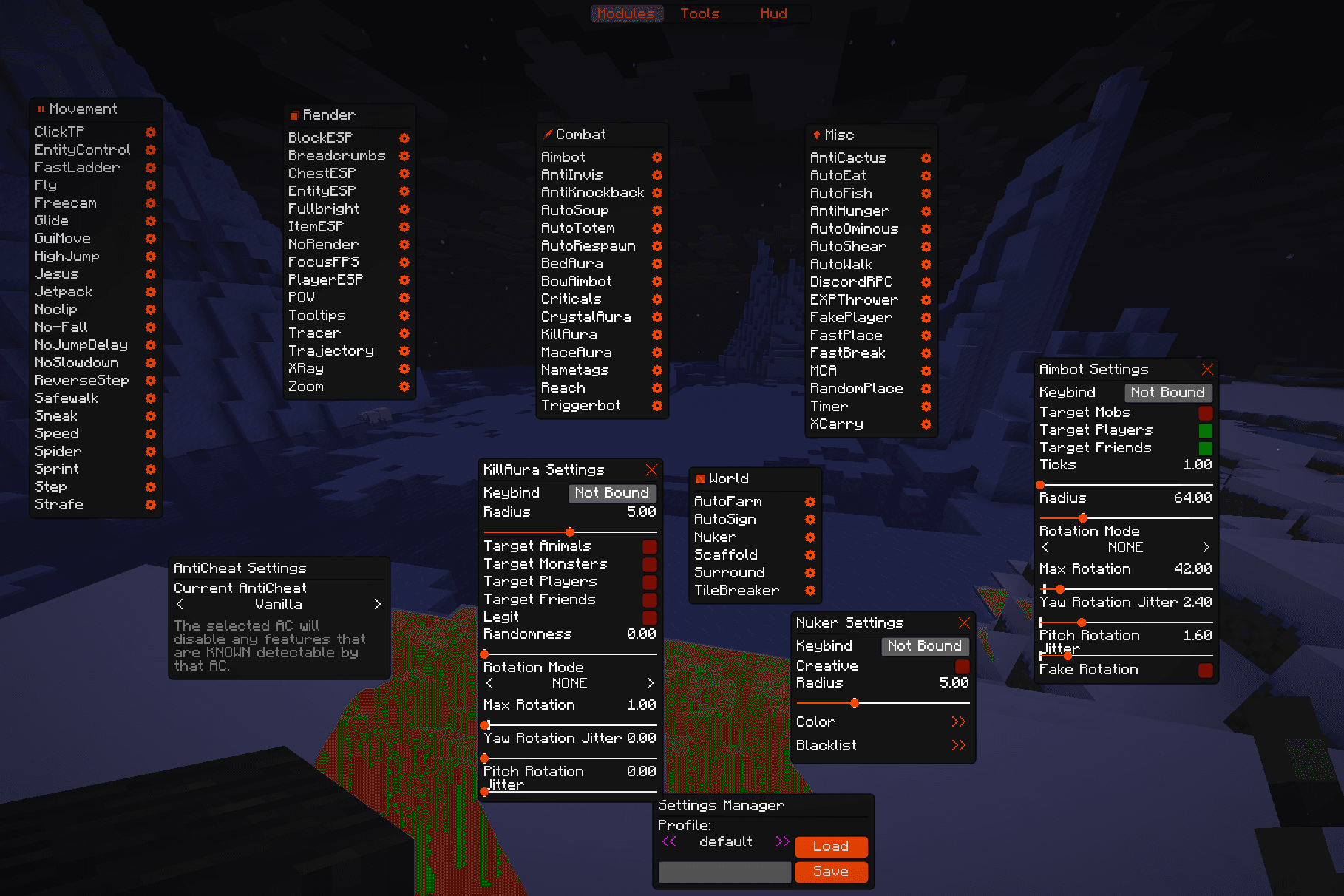Open the Hud tab
Screen dimensions: 1344x896
(773, 13)
